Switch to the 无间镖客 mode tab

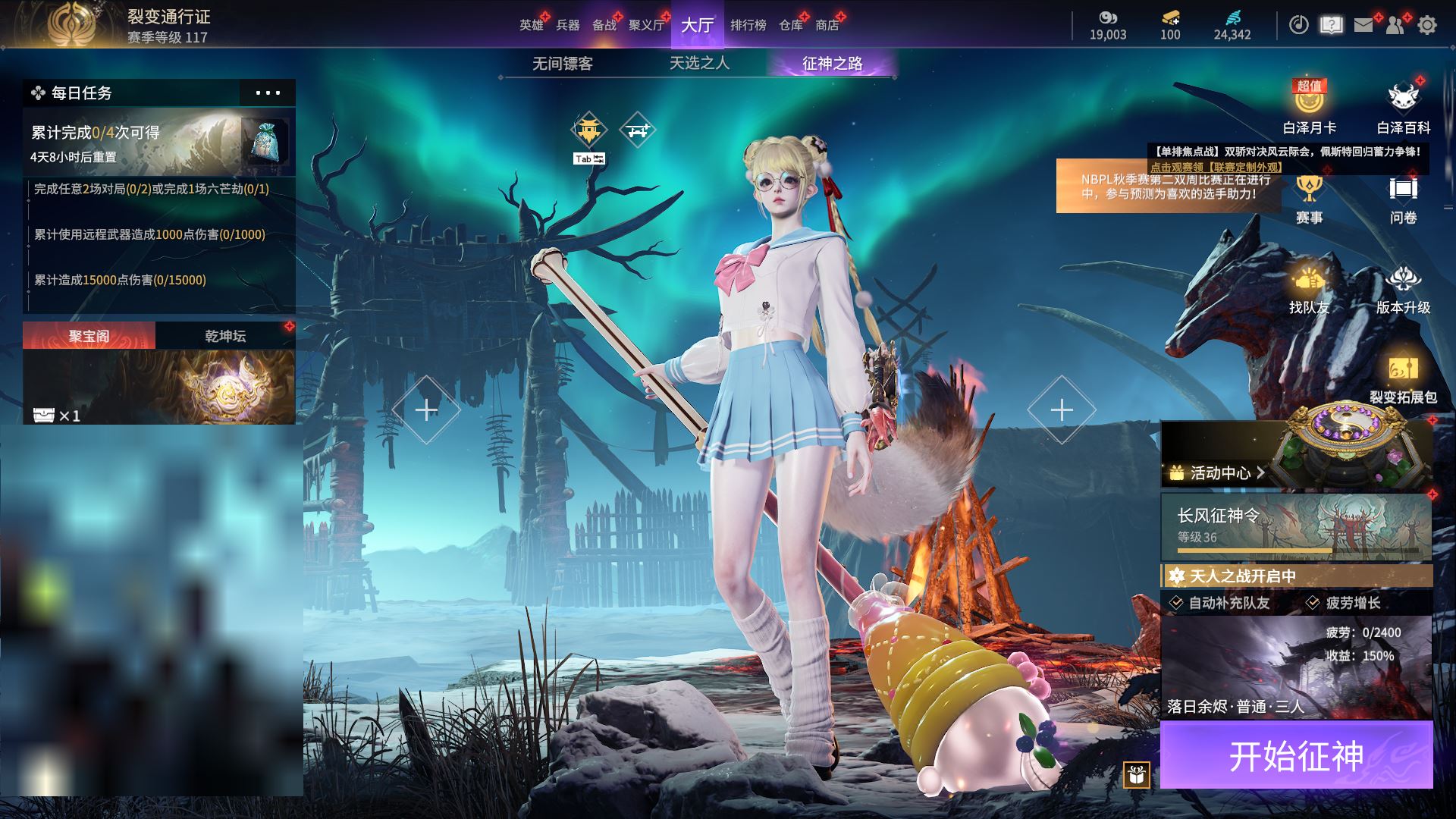pos(562,64)
